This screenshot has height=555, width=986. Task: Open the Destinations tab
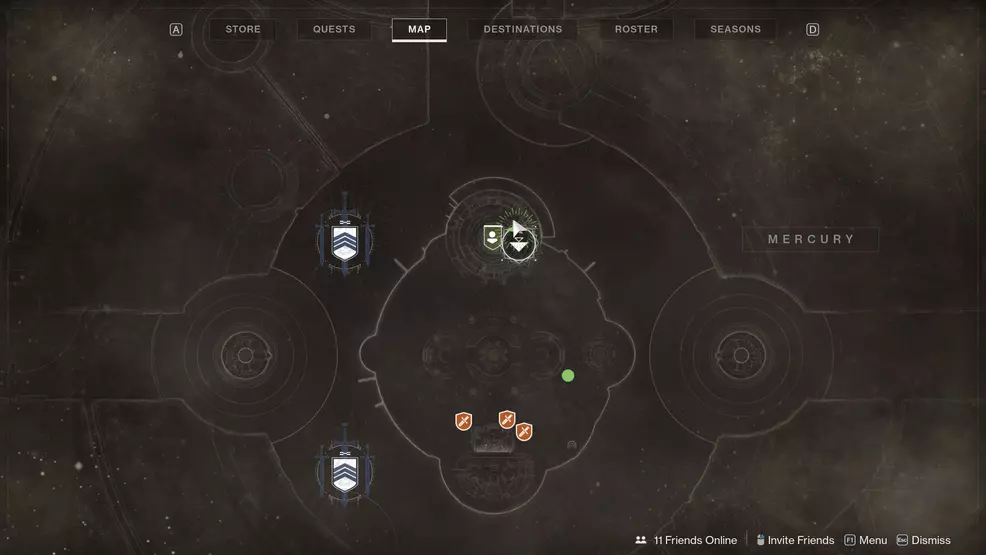click(x=523, y=30)
